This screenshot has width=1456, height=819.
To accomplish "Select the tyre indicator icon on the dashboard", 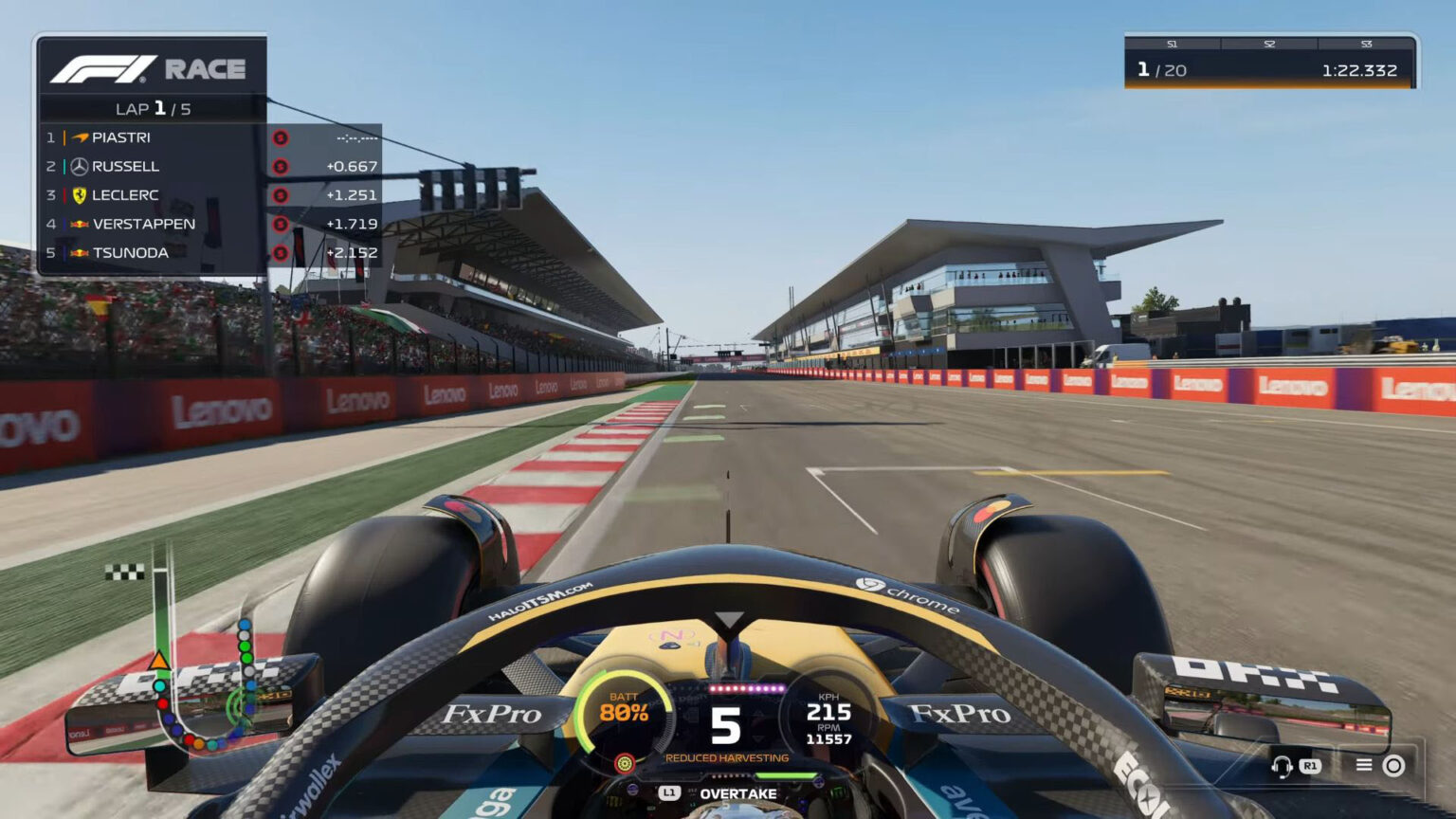I will pos(627,761).
